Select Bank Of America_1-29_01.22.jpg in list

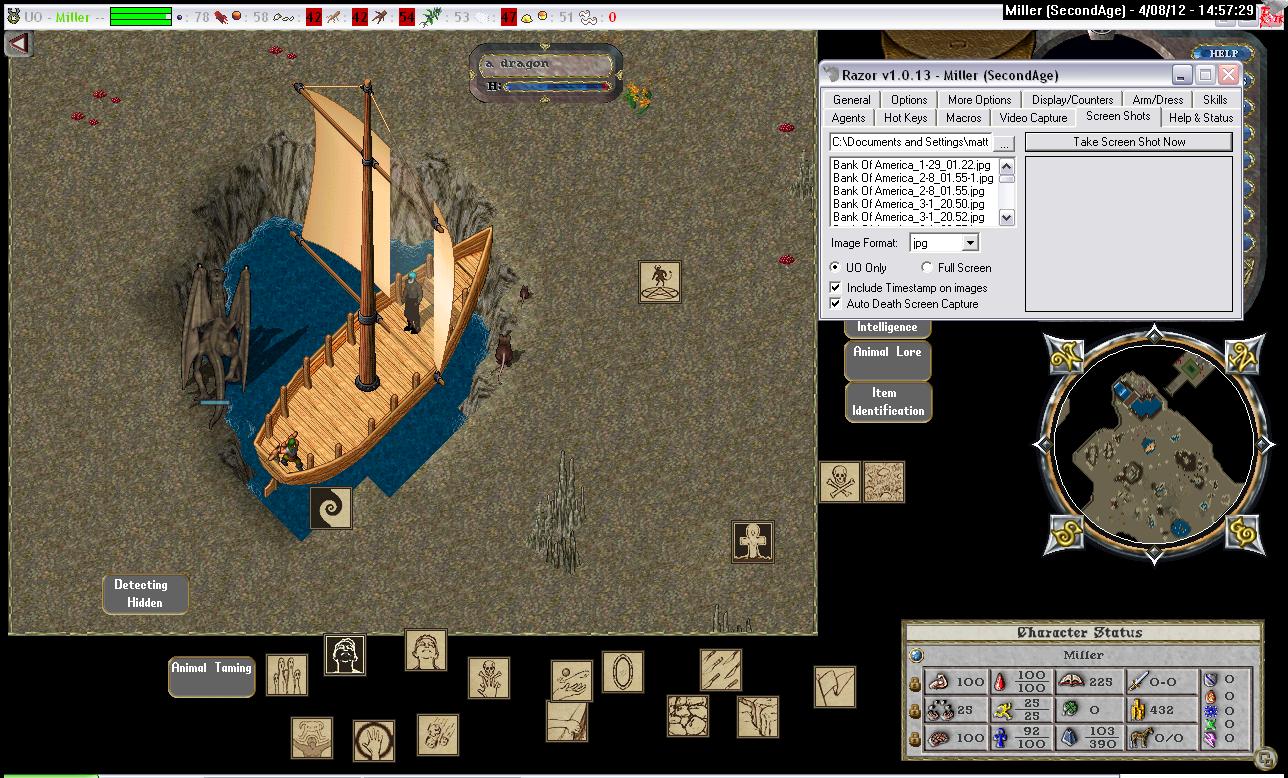(x=911, y=165)
